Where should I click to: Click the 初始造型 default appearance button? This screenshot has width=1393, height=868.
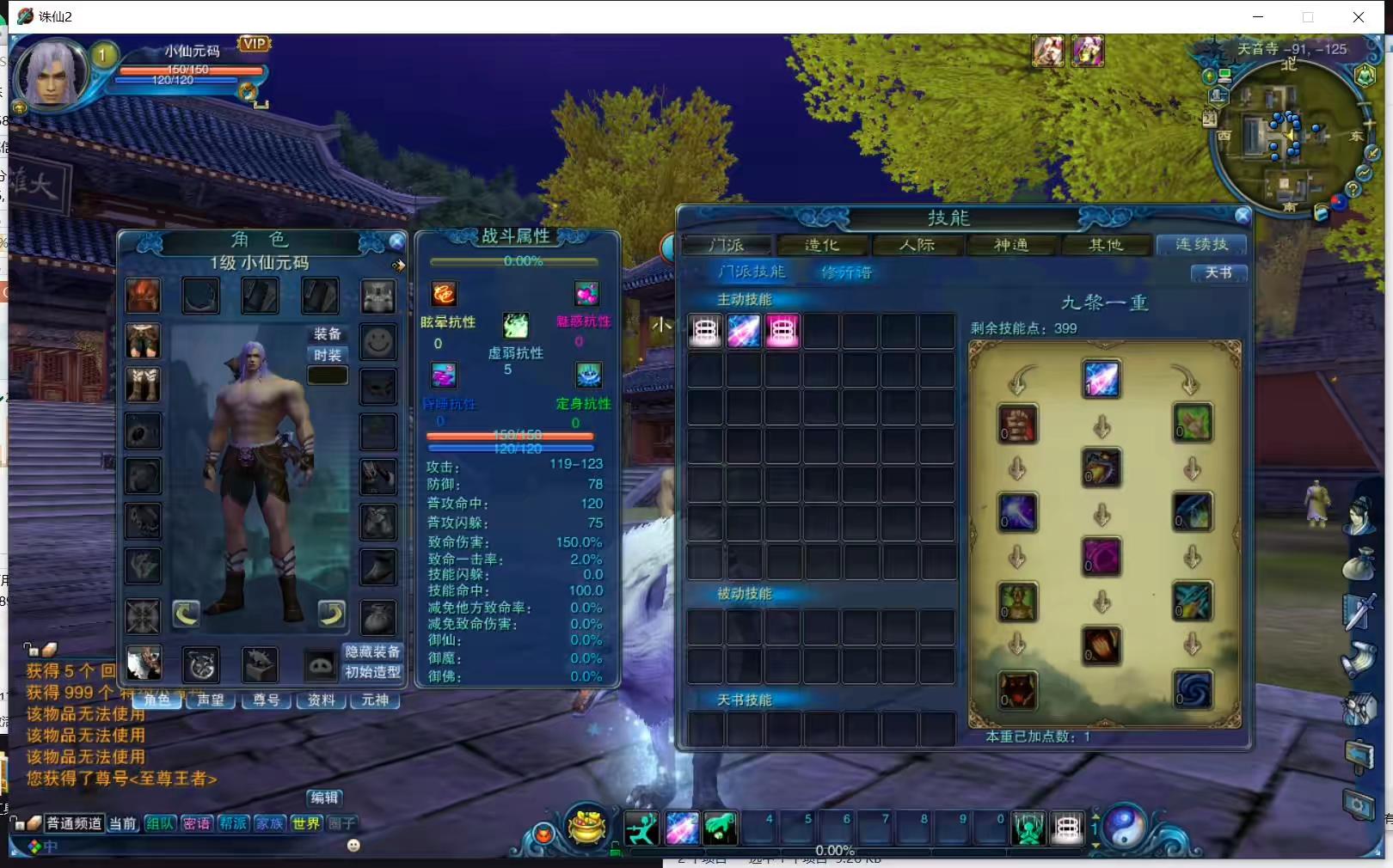click(x=372, y=672)
